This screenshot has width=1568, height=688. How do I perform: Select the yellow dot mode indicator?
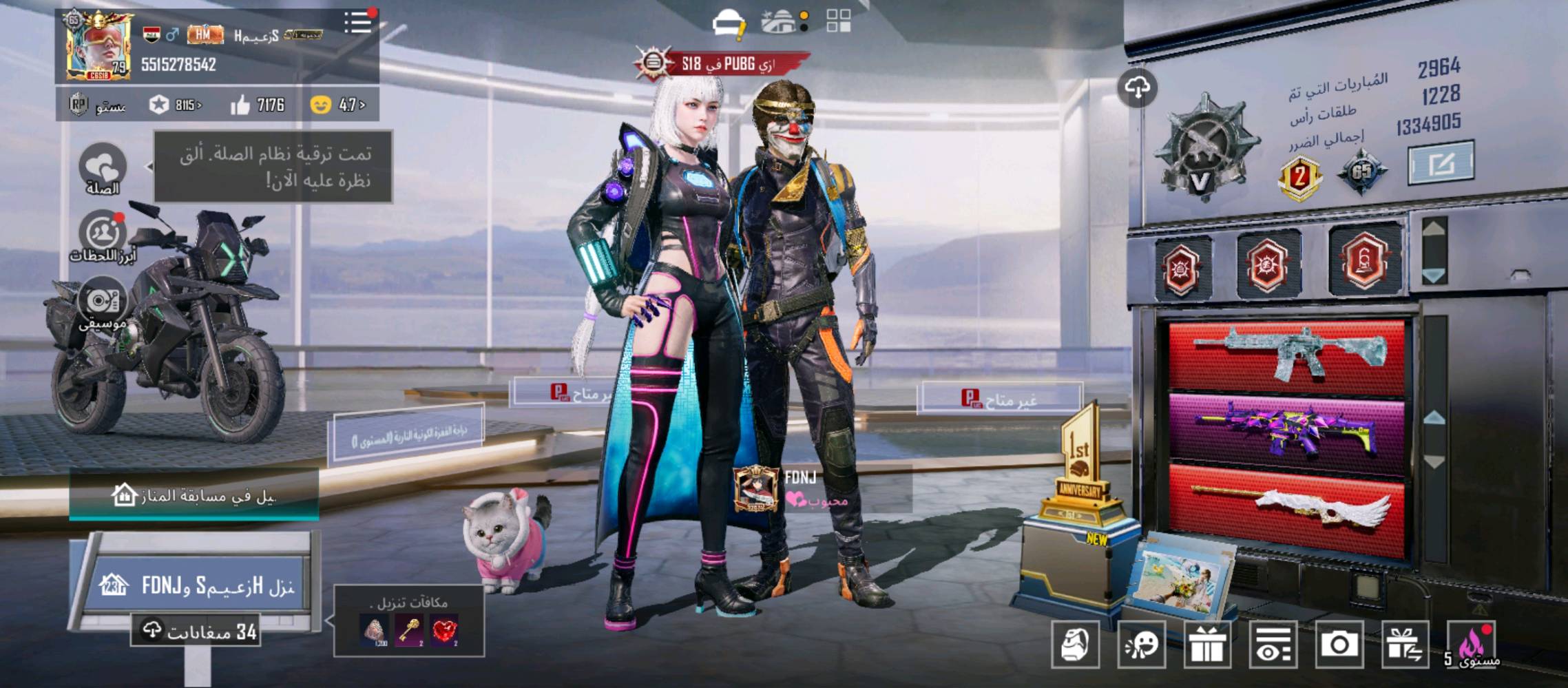803,14
